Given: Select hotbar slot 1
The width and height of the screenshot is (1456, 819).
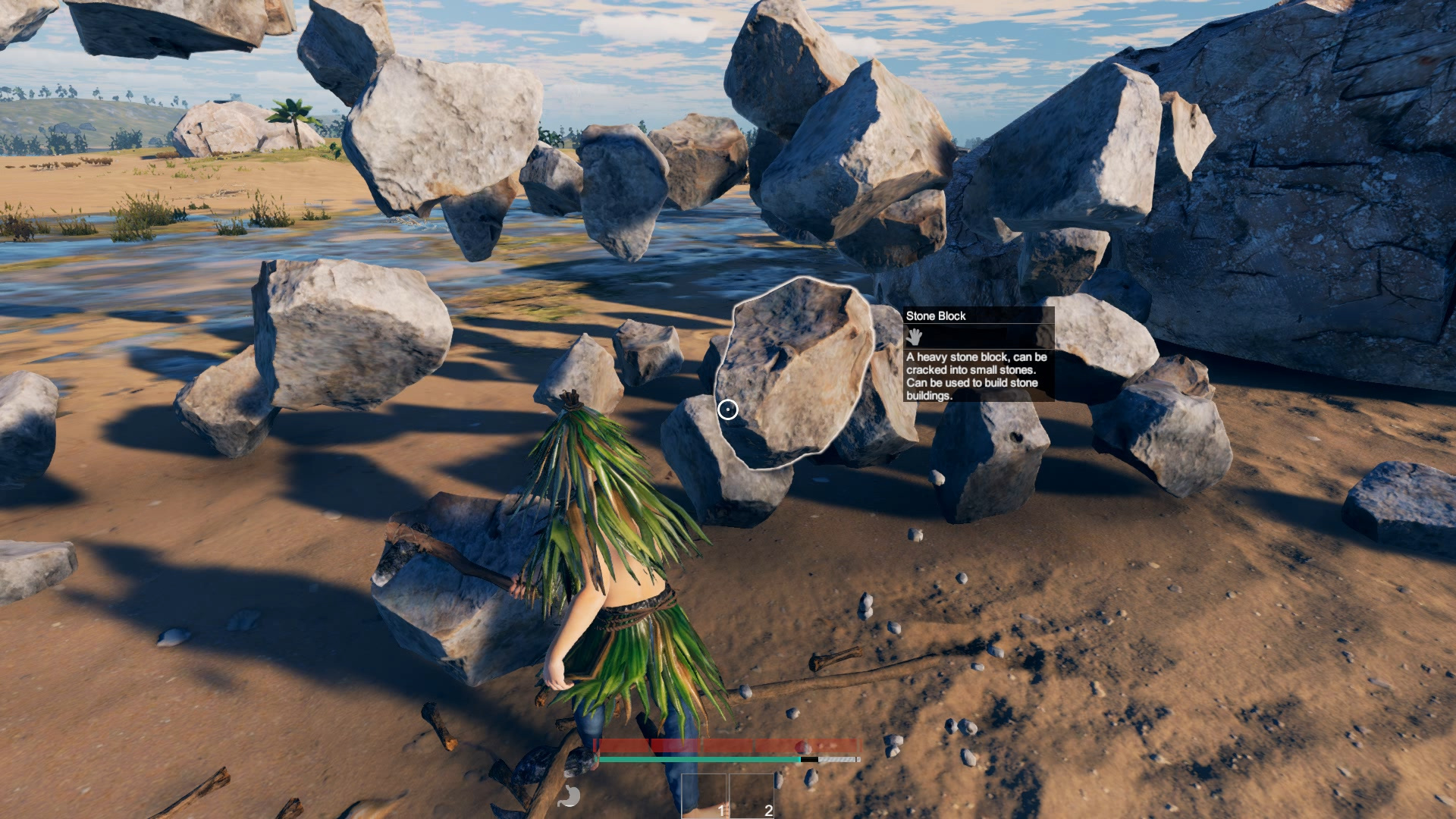Looking at the screenshot, I should 704,796.
